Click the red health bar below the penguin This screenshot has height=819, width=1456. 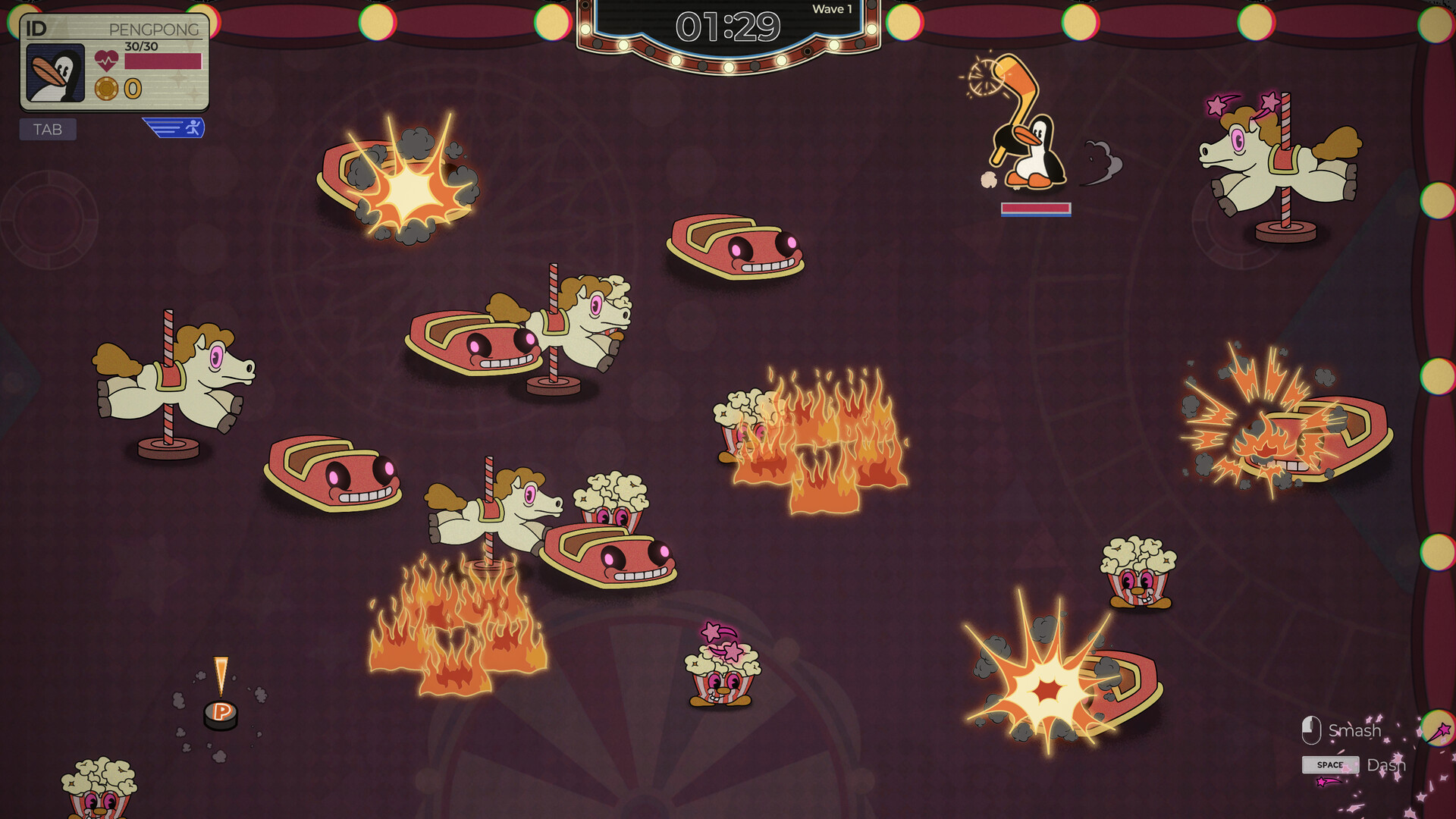(1036, 207)
